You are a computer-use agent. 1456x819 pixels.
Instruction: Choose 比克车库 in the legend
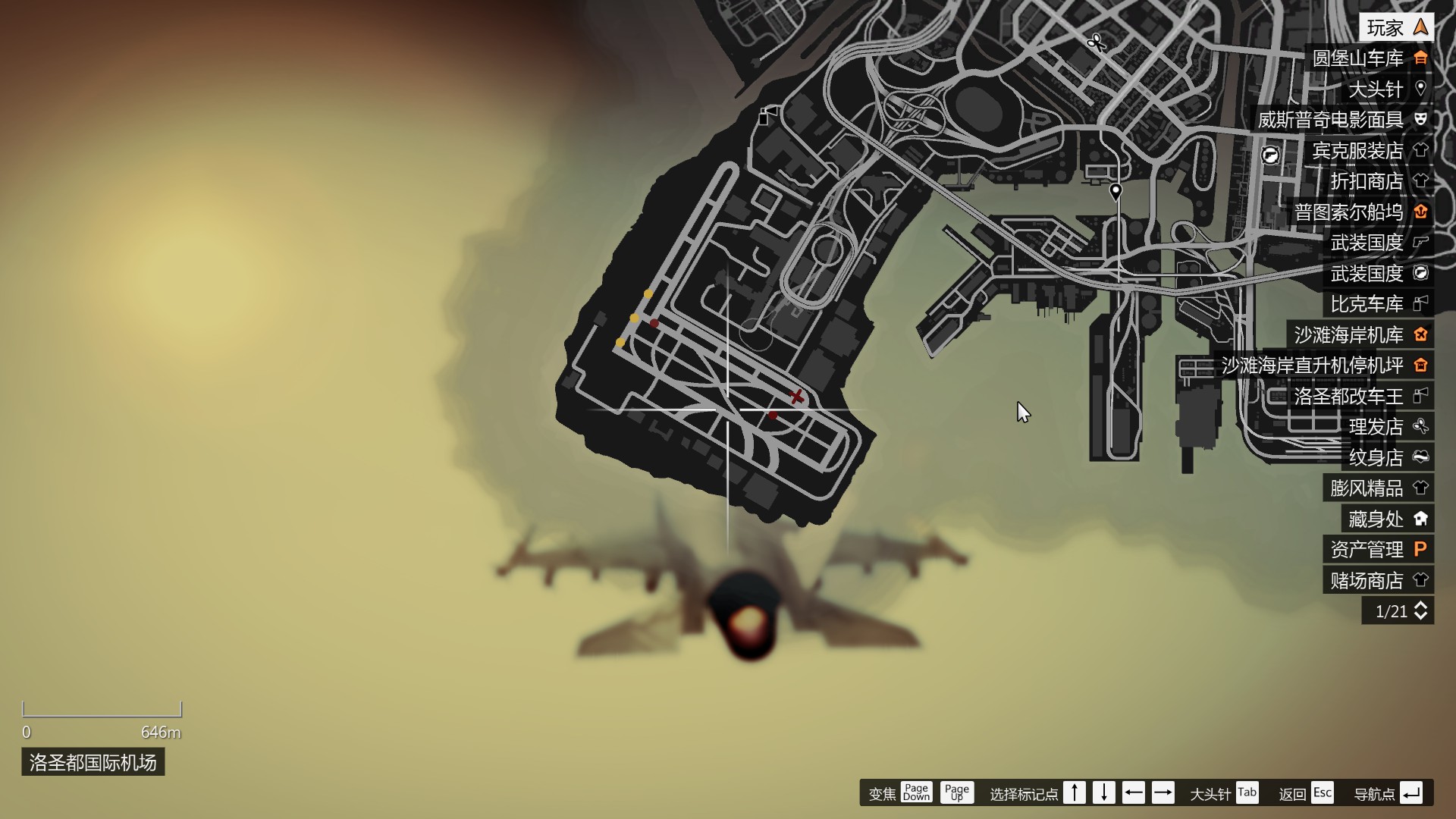coord(1378,304)
